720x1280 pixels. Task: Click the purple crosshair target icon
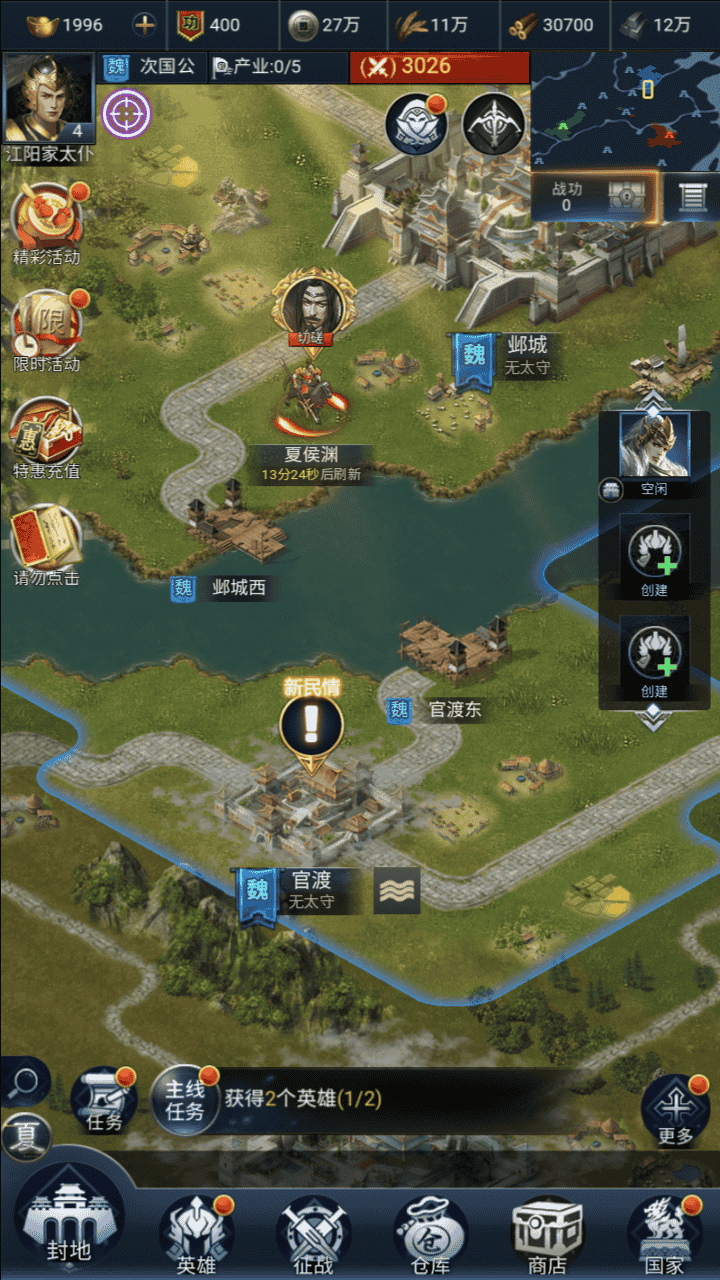click(x=127, y=114)
